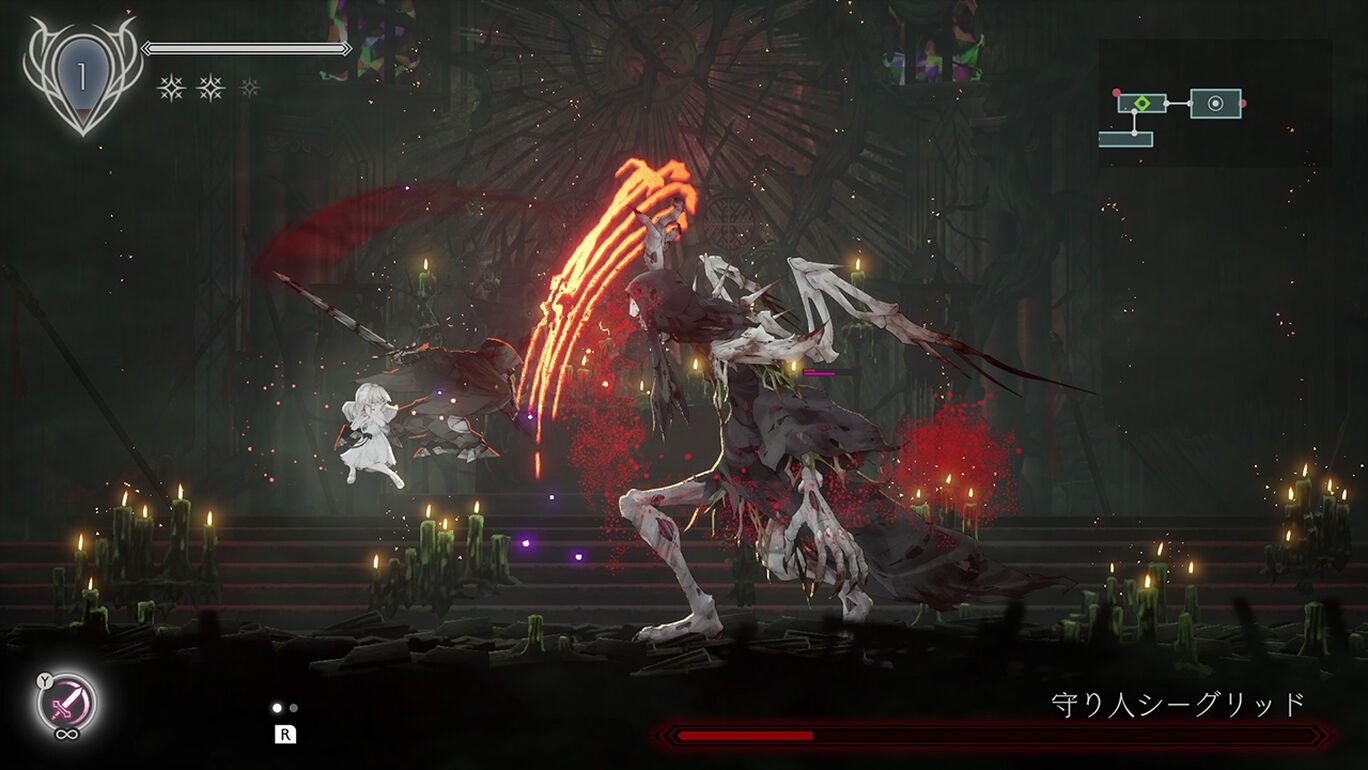1368x770 pixels.
Task: Click the green diamond player marker on minimap
Action: point(1143,103)
